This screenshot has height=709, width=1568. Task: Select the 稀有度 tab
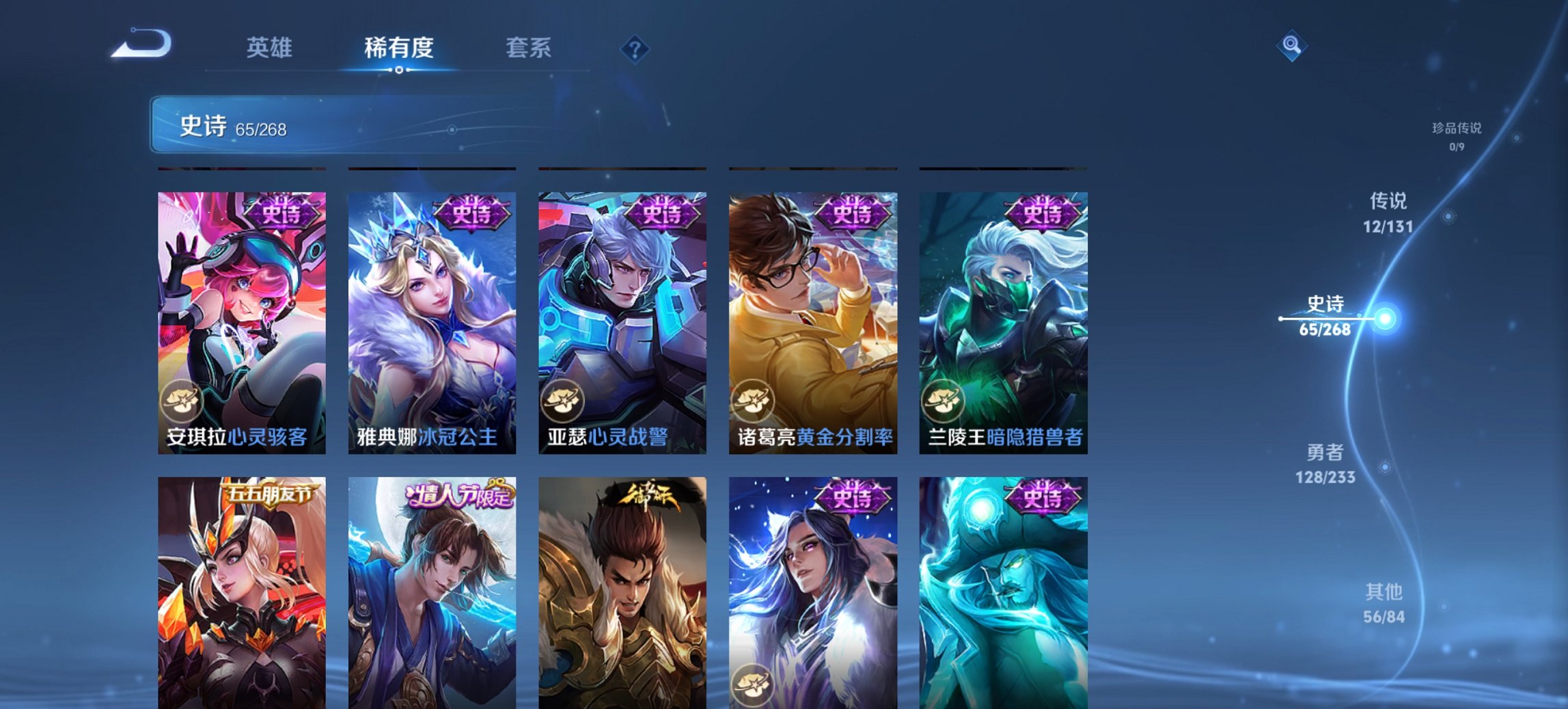pyautogui.click(x=399, y=48)
